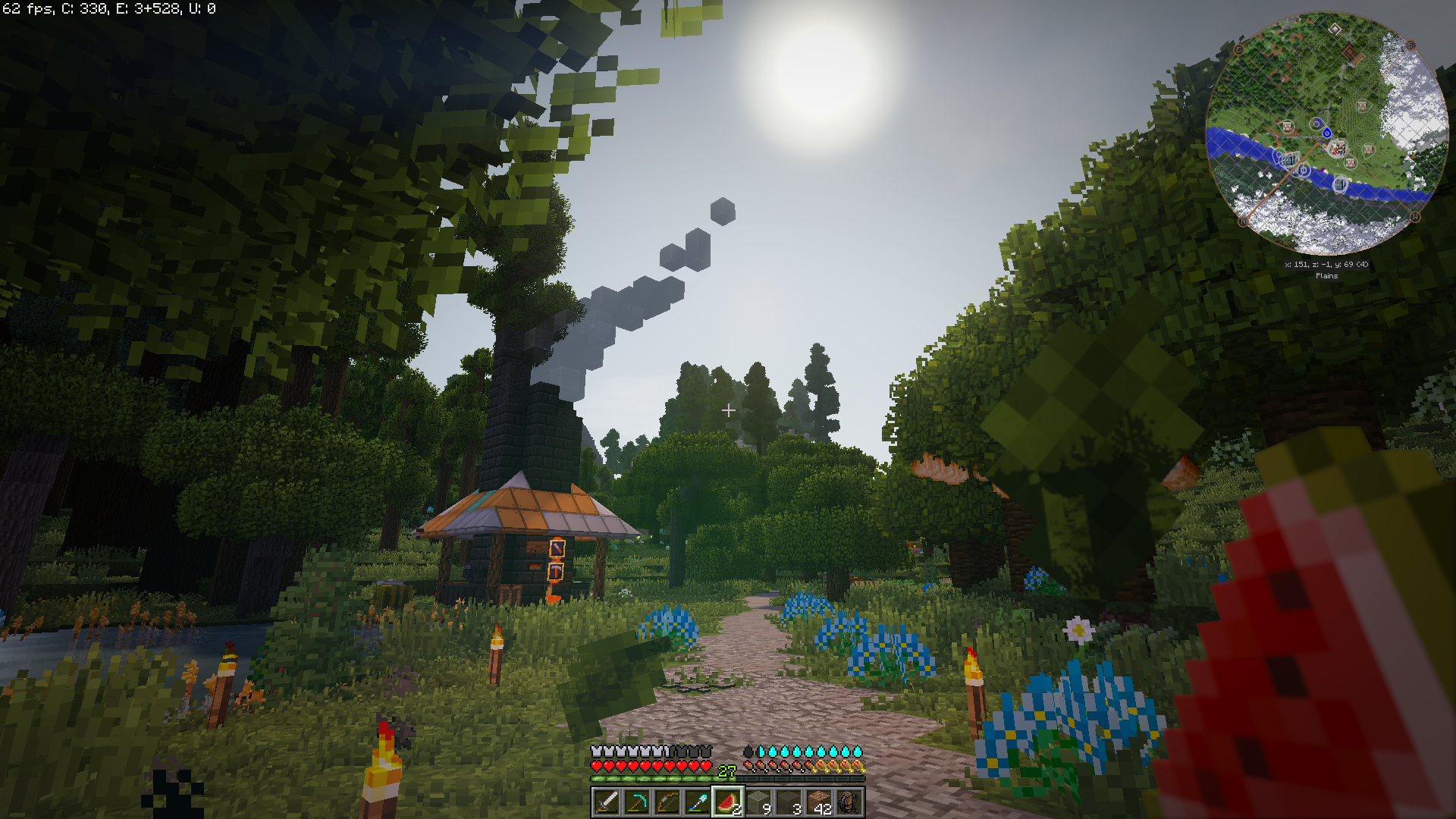Select the melon slice currently equipped slot
Viewport: 1456px width, 819px height.
point(729,802)
